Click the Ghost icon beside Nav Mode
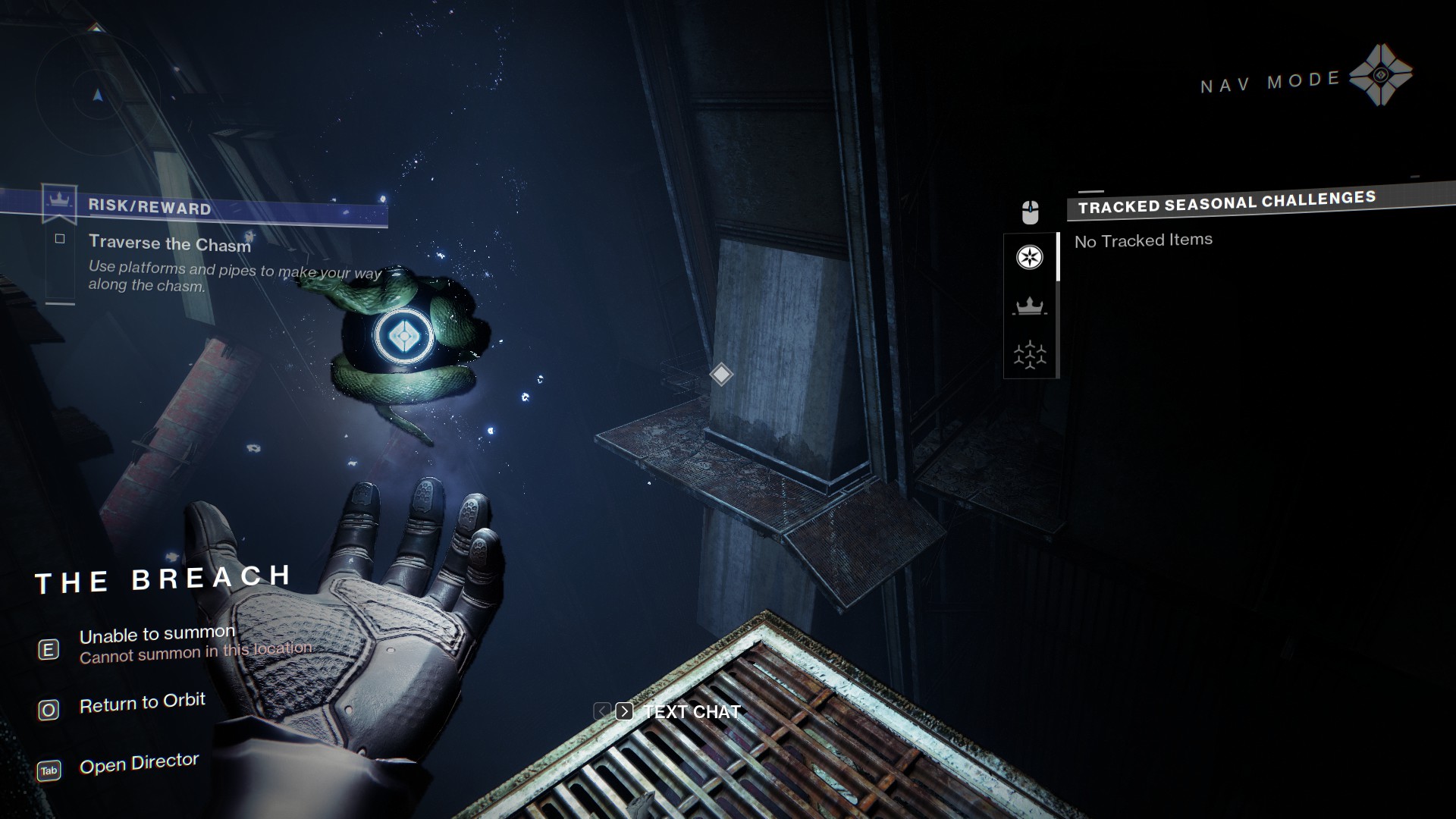This screenshot has height=819, width=1456. tap(1380, 75)
